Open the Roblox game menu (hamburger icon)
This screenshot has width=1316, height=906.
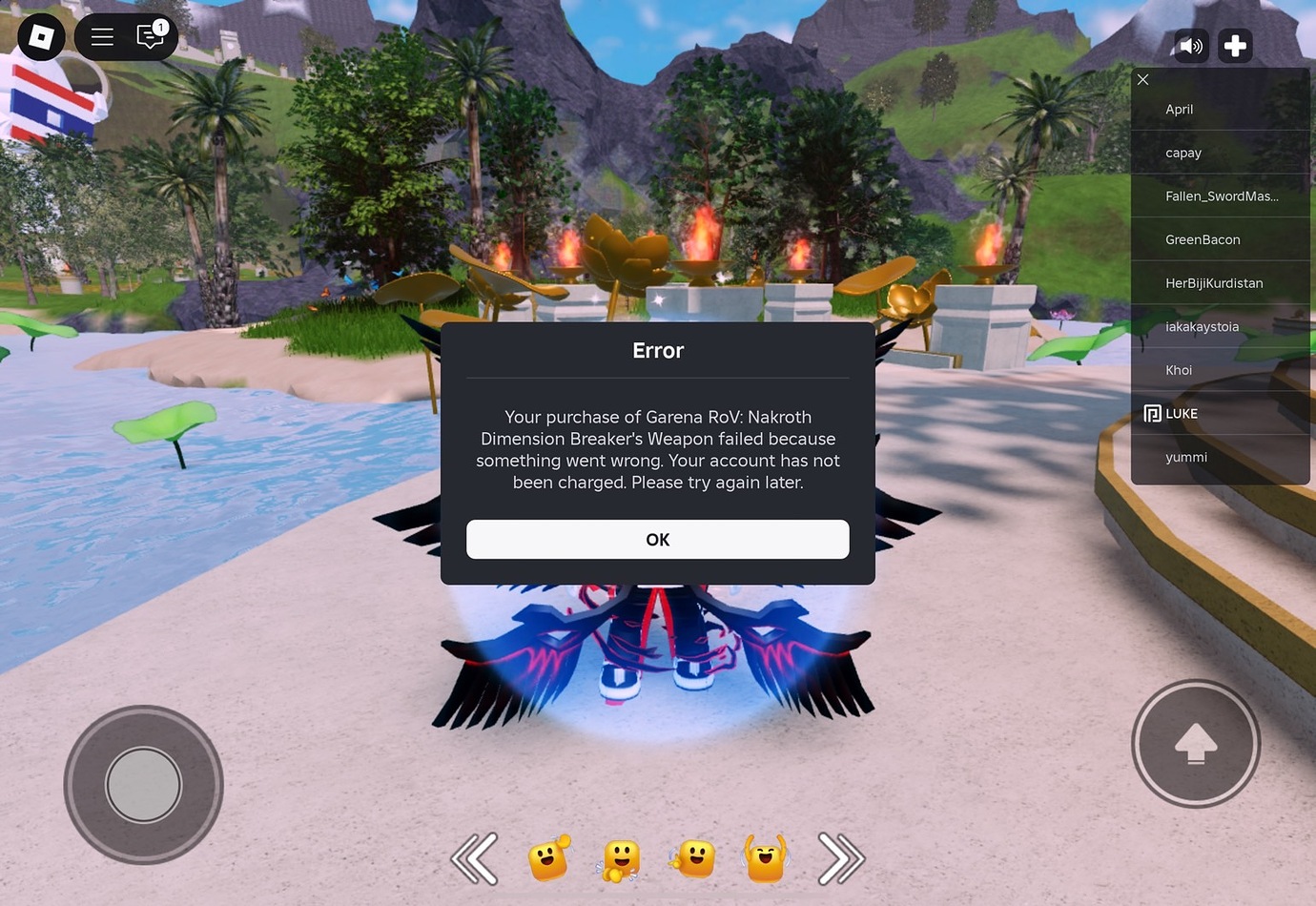tap(101, 36)
